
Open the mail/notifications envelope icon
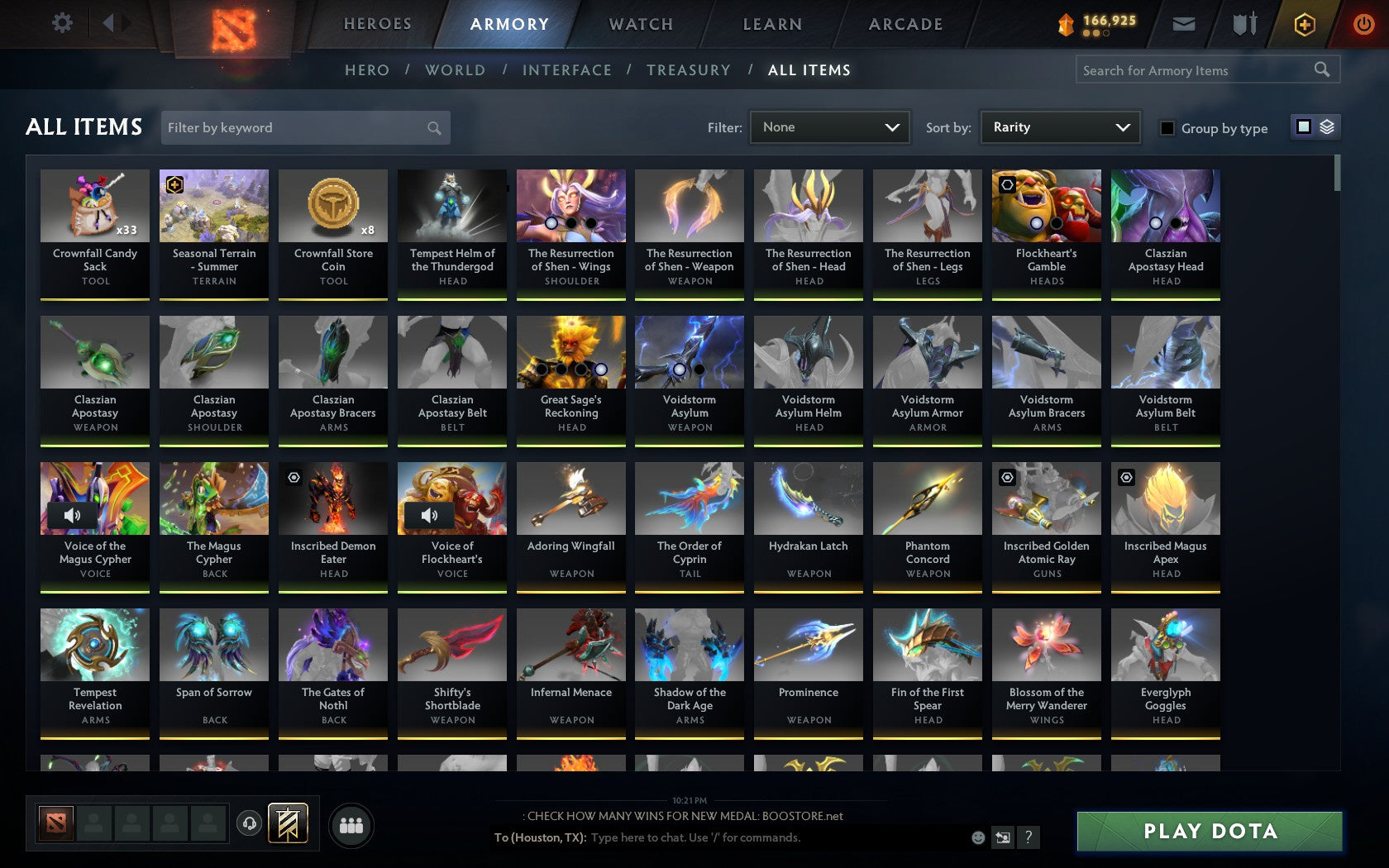tap(1184, 24)
